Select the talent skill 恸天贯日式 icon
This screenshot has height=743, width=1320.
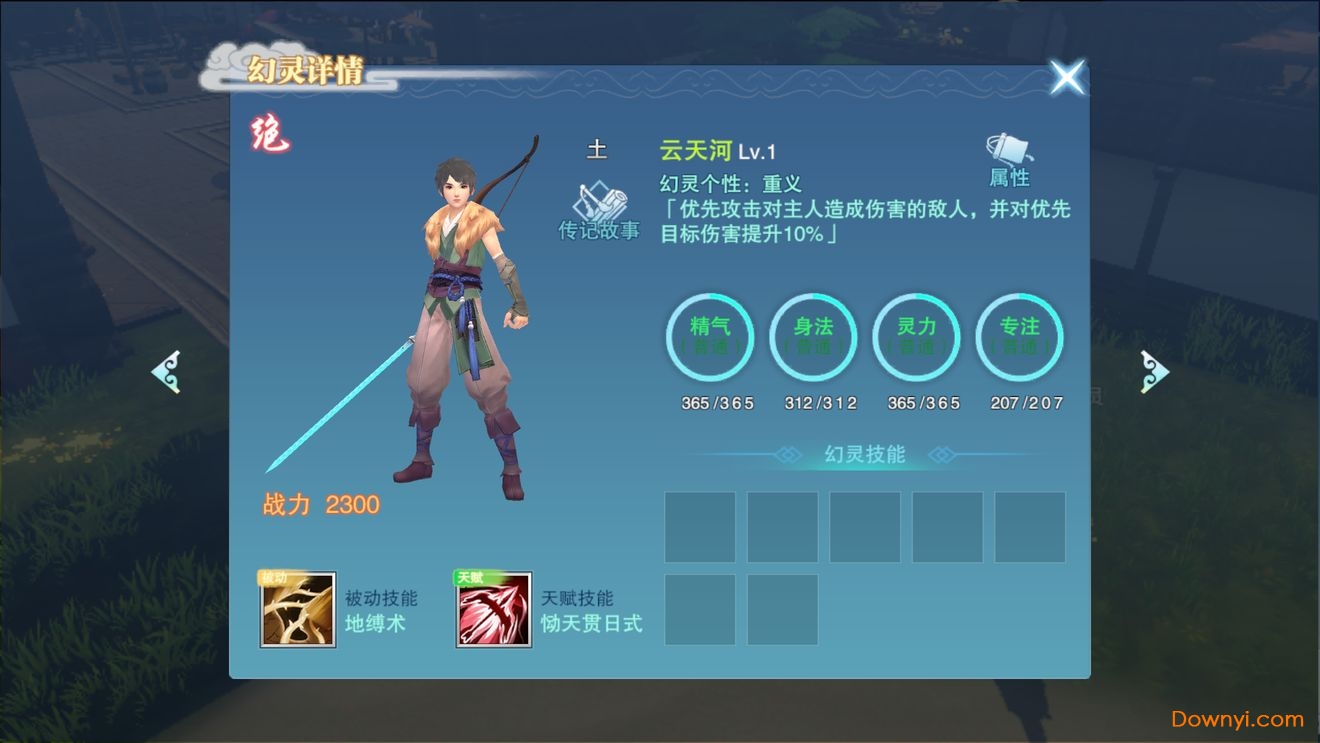point(494,610)
